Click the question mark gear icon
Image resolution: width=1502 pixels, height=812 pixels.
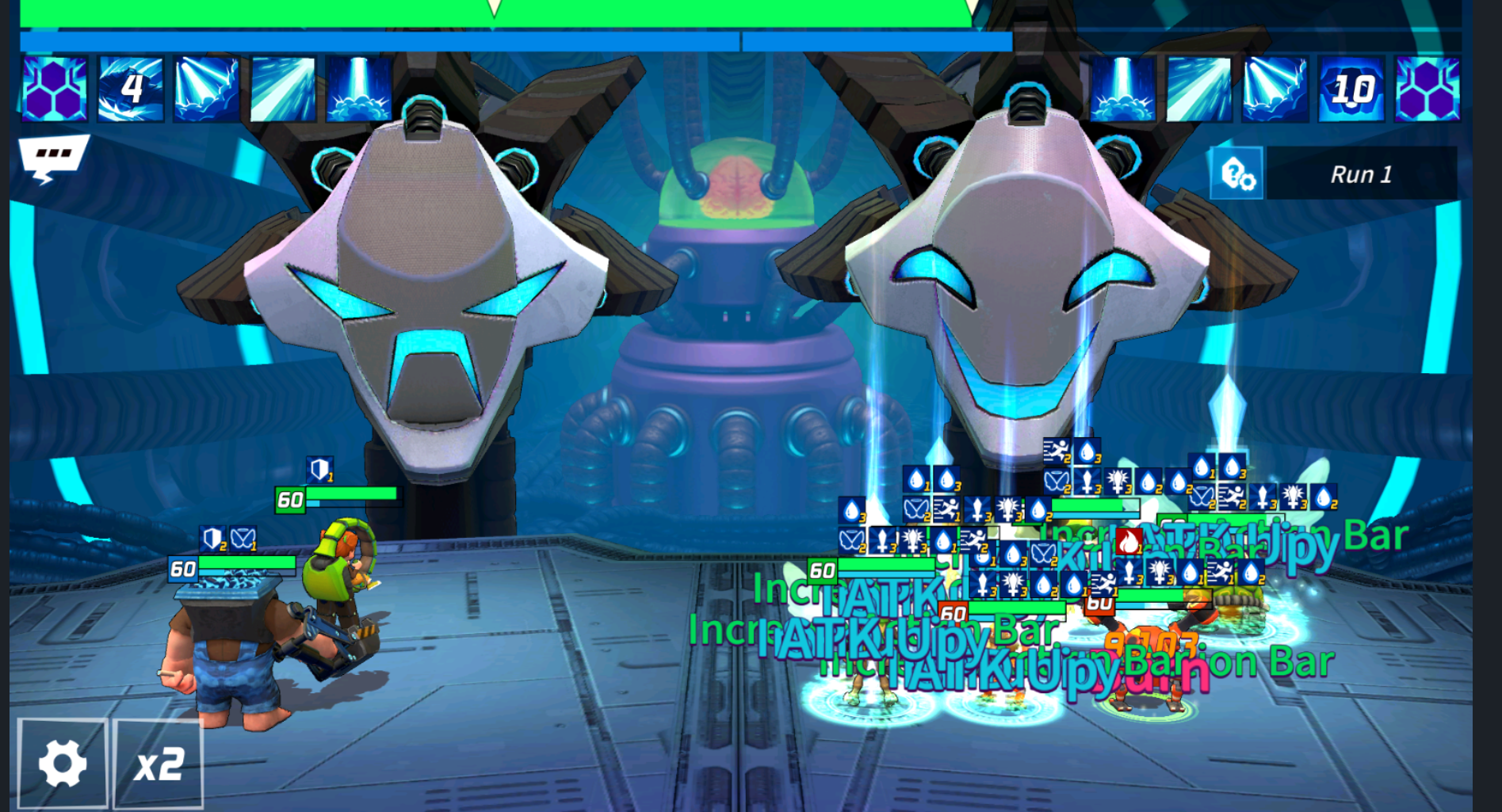[1236, 173]
